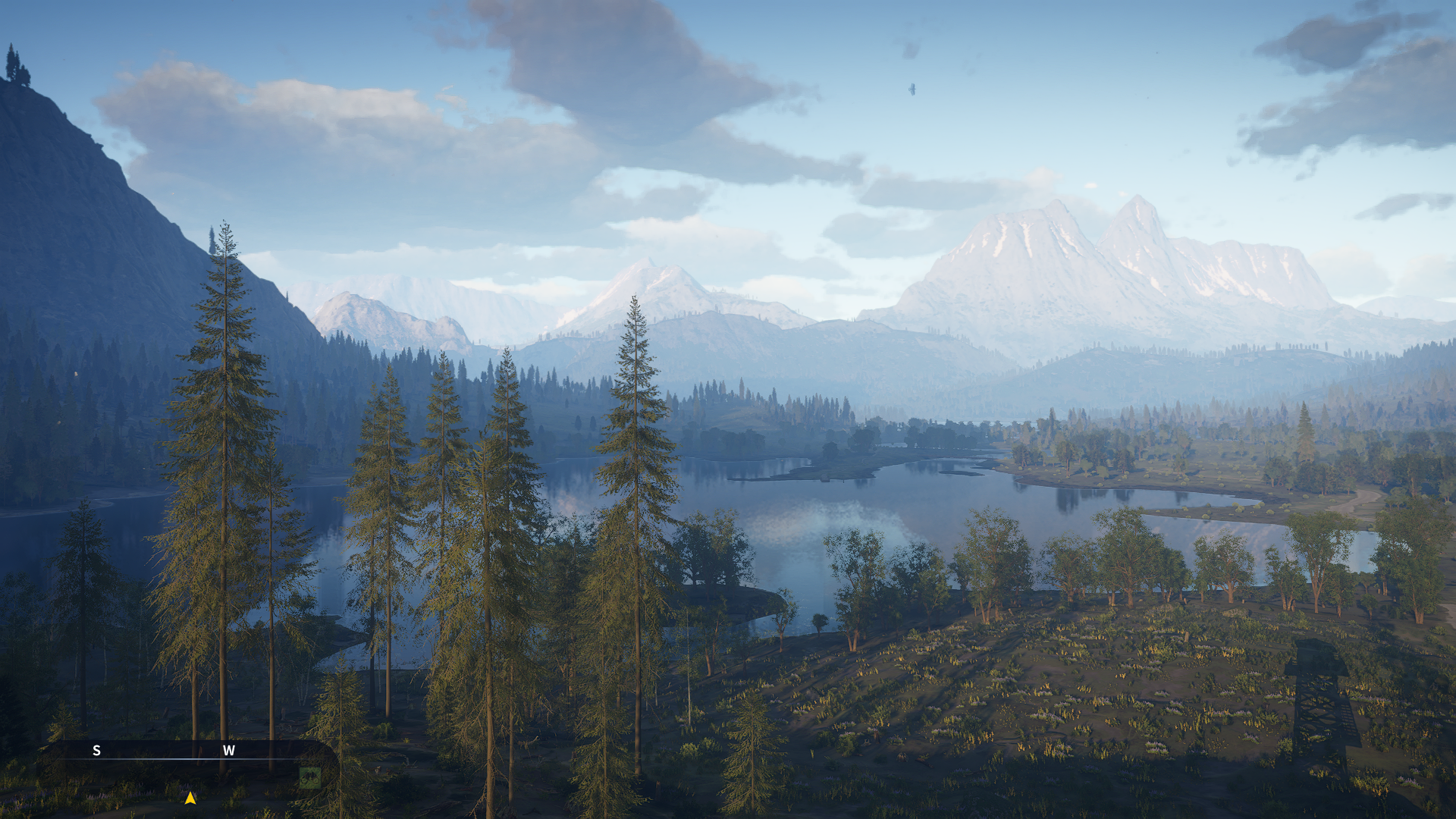Select the green binoculars icon
The width and height of the screenshot is (1456, 819).
click(309, 777)
